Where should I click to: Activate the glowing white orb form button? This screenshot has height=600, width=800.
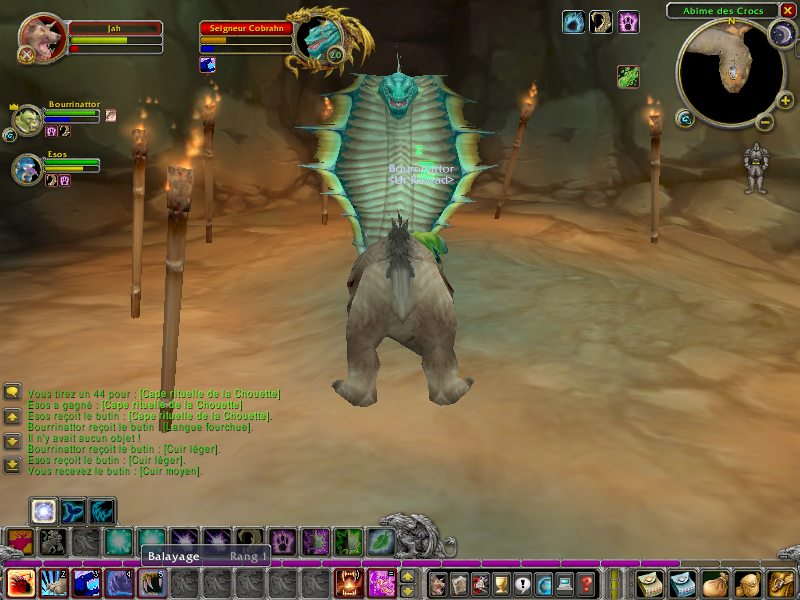click(43, 511)
